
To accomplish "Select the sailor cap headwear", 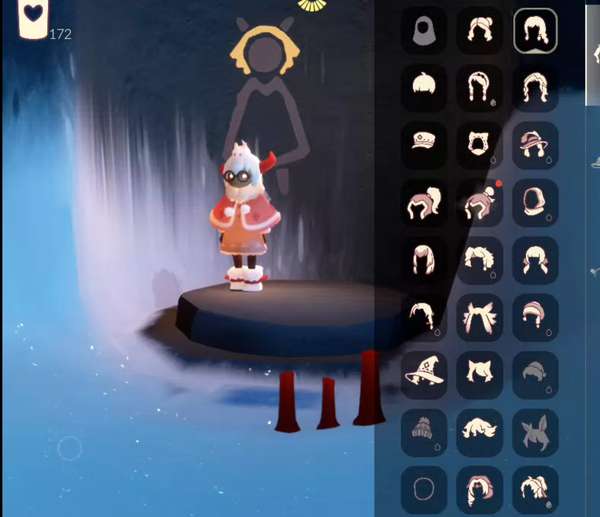I will (x=424, y=144).
